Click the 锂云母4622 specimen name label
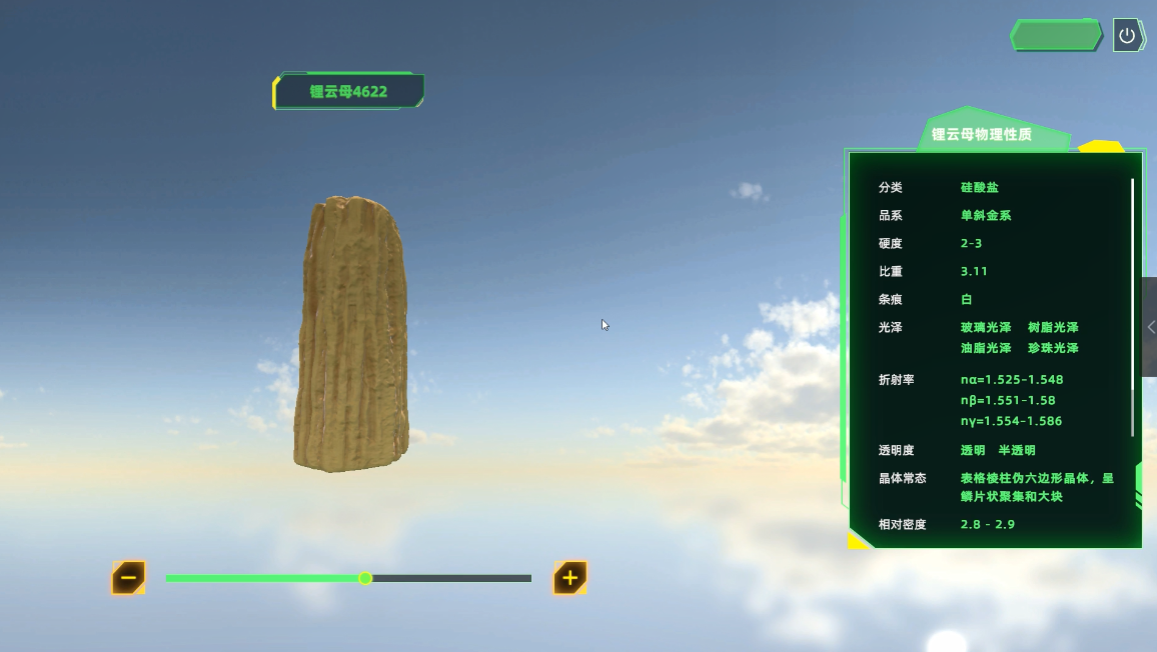This screenshot has height=652, width=1157. click(348, 91)
